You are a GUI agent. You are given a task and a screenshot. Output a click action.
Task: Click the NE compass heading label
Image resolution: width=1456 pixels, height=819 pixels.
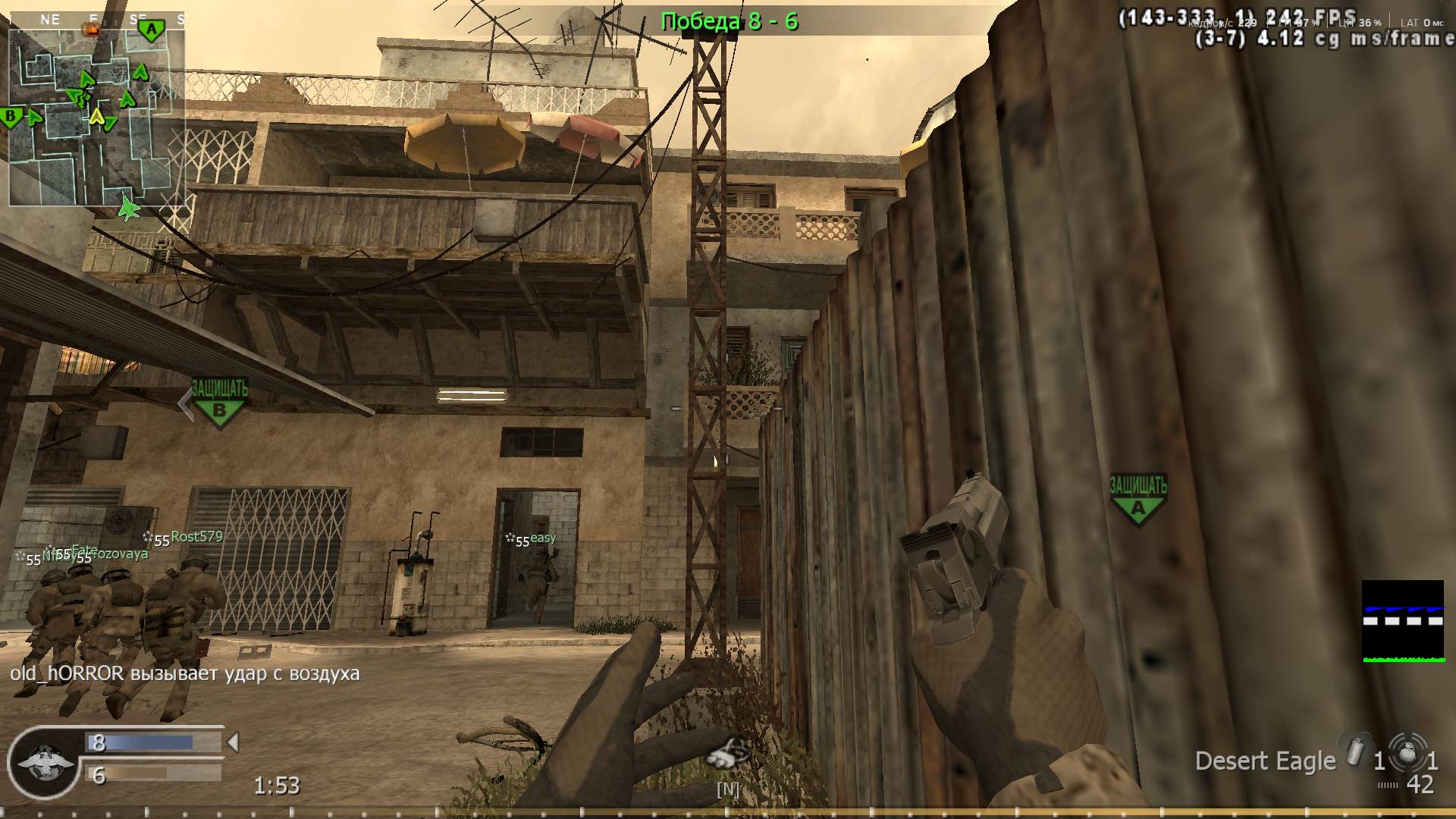pos(50,20)
